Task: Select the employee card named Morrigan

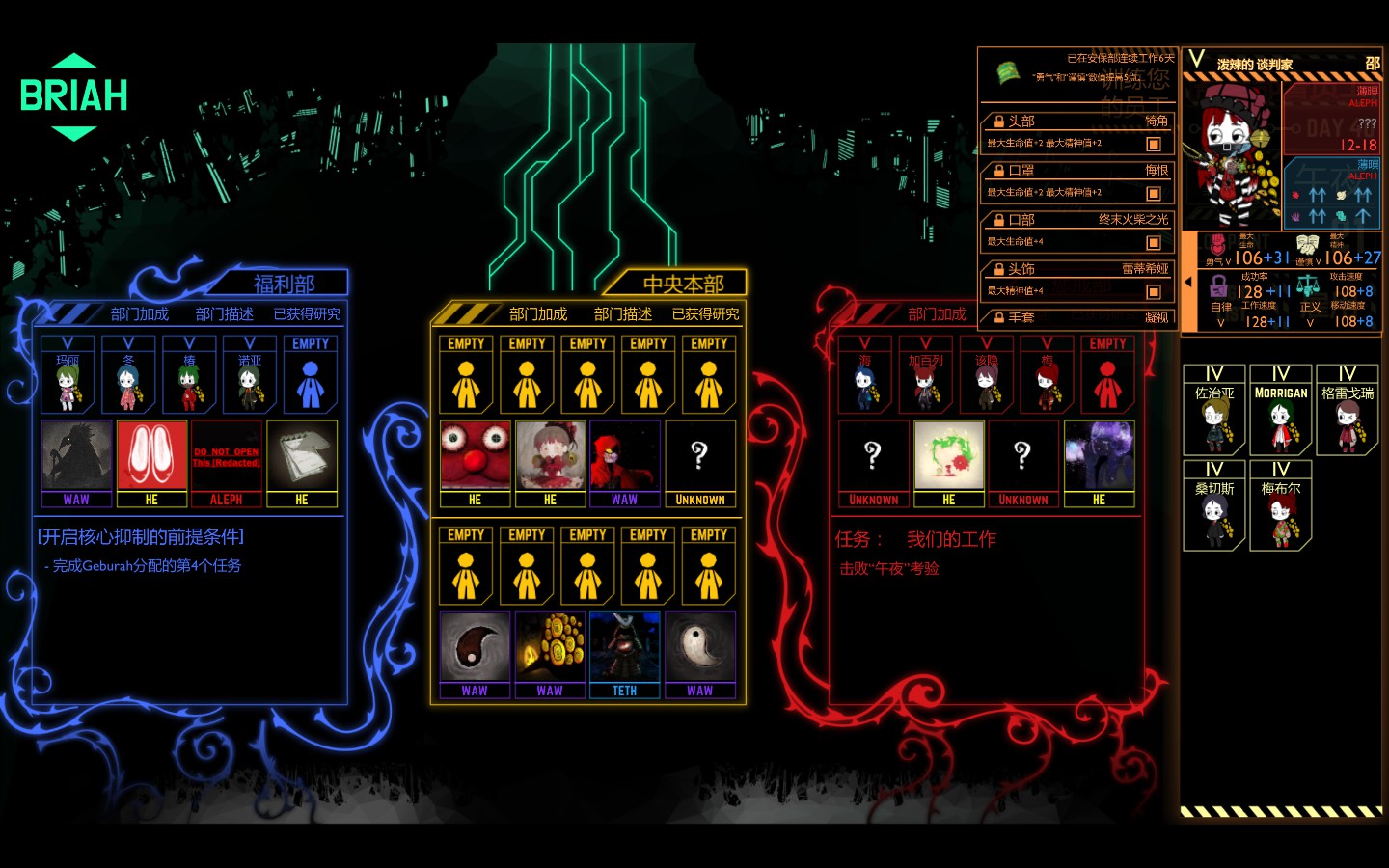Action: point(1280,410)
